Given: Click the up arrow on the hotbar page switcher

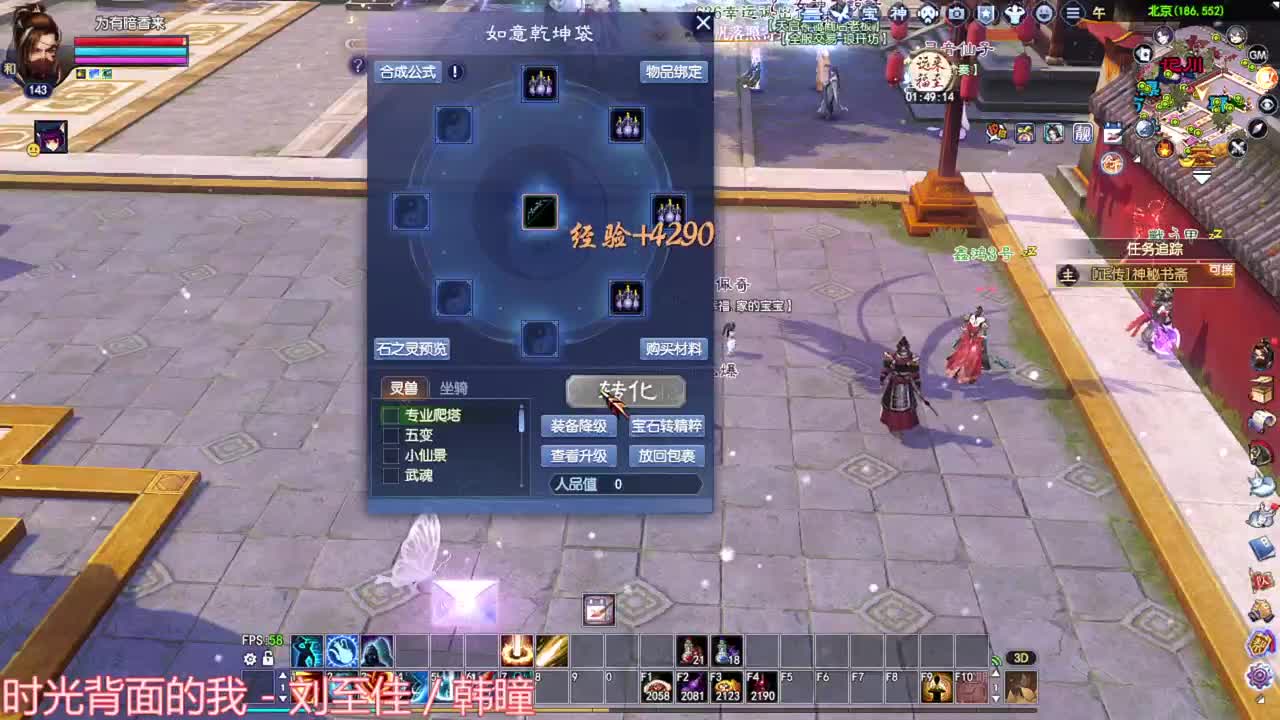Looking at the screenshot, I should pyautogui.click(x=283, y=675).
